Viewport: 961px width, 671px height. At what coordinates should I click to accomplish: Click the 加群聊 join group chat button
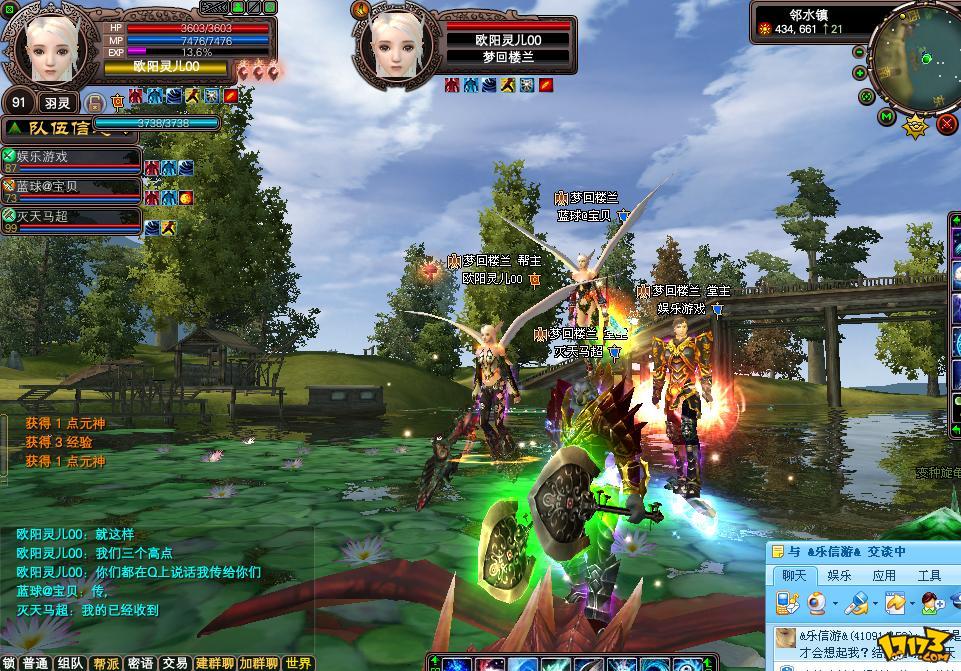tap(258, 663)
